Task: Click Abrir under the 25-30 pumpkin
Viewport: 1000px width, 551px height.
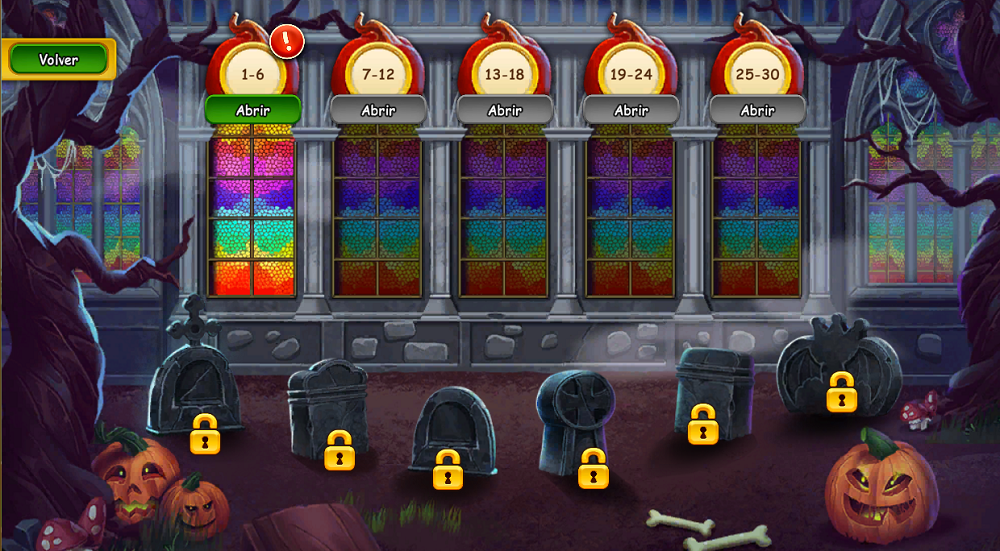Action: click(757, 110)
